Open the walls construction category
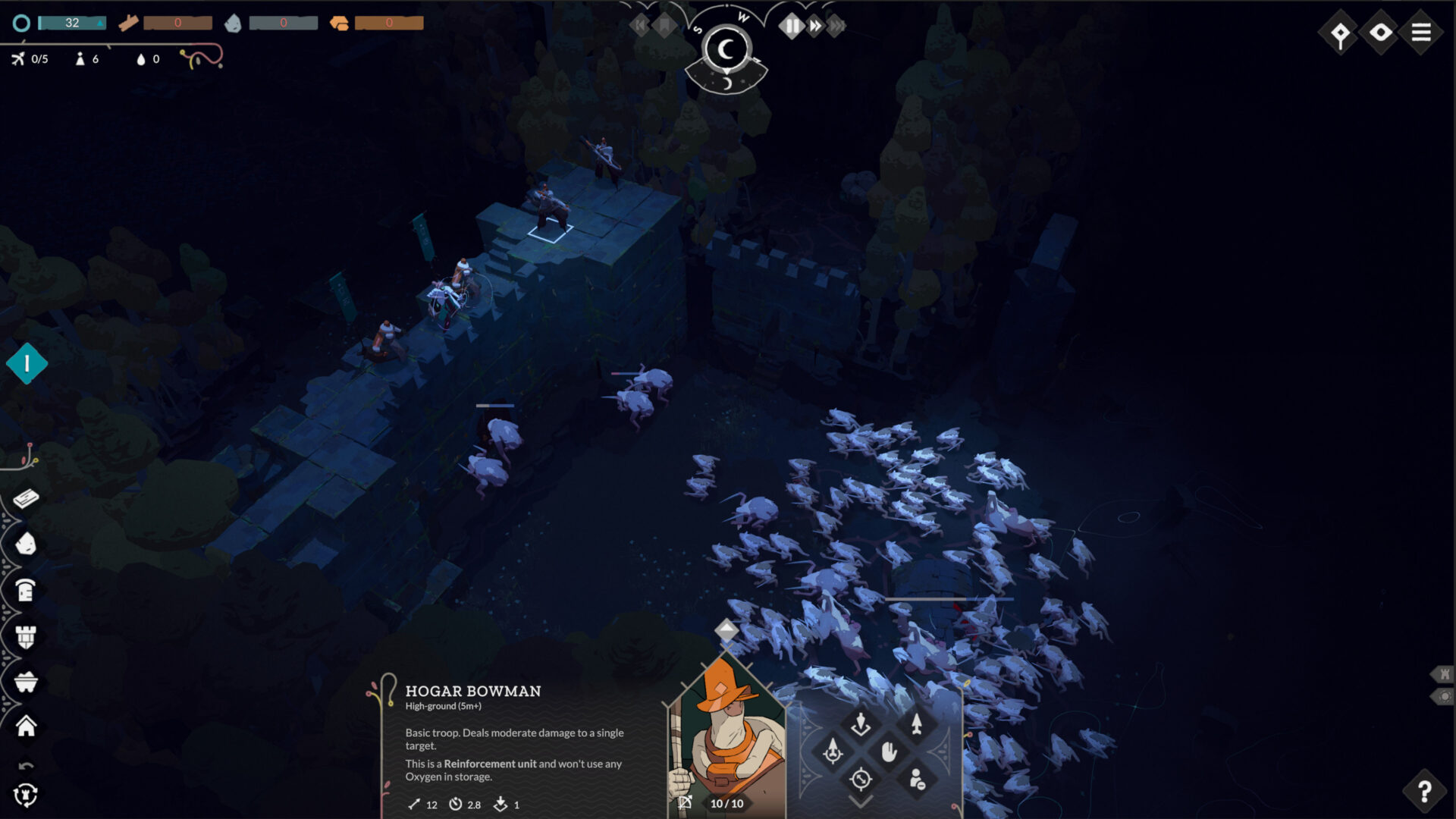This screenshot has width=1456, height=819. click(25, 544)
